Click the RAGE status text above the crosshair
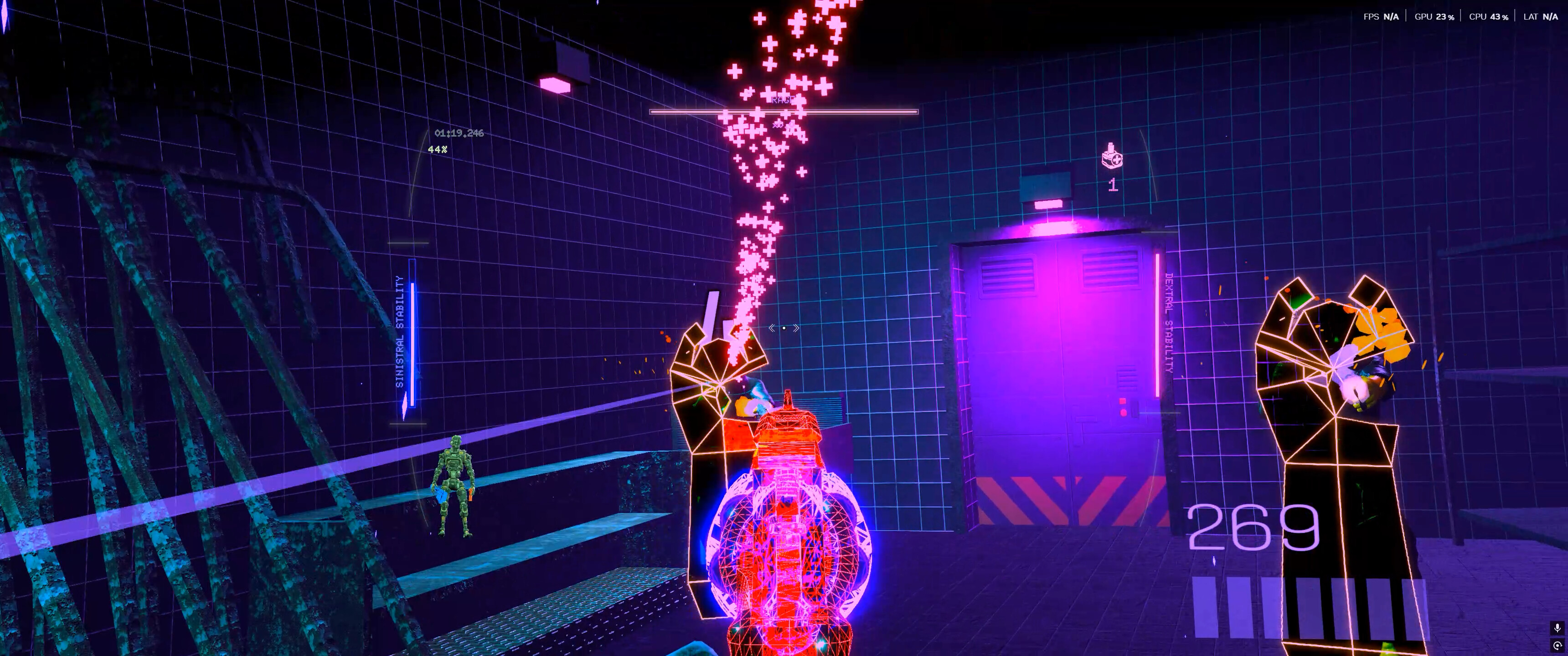The image size is (1568, 656). tap(782, 100)
